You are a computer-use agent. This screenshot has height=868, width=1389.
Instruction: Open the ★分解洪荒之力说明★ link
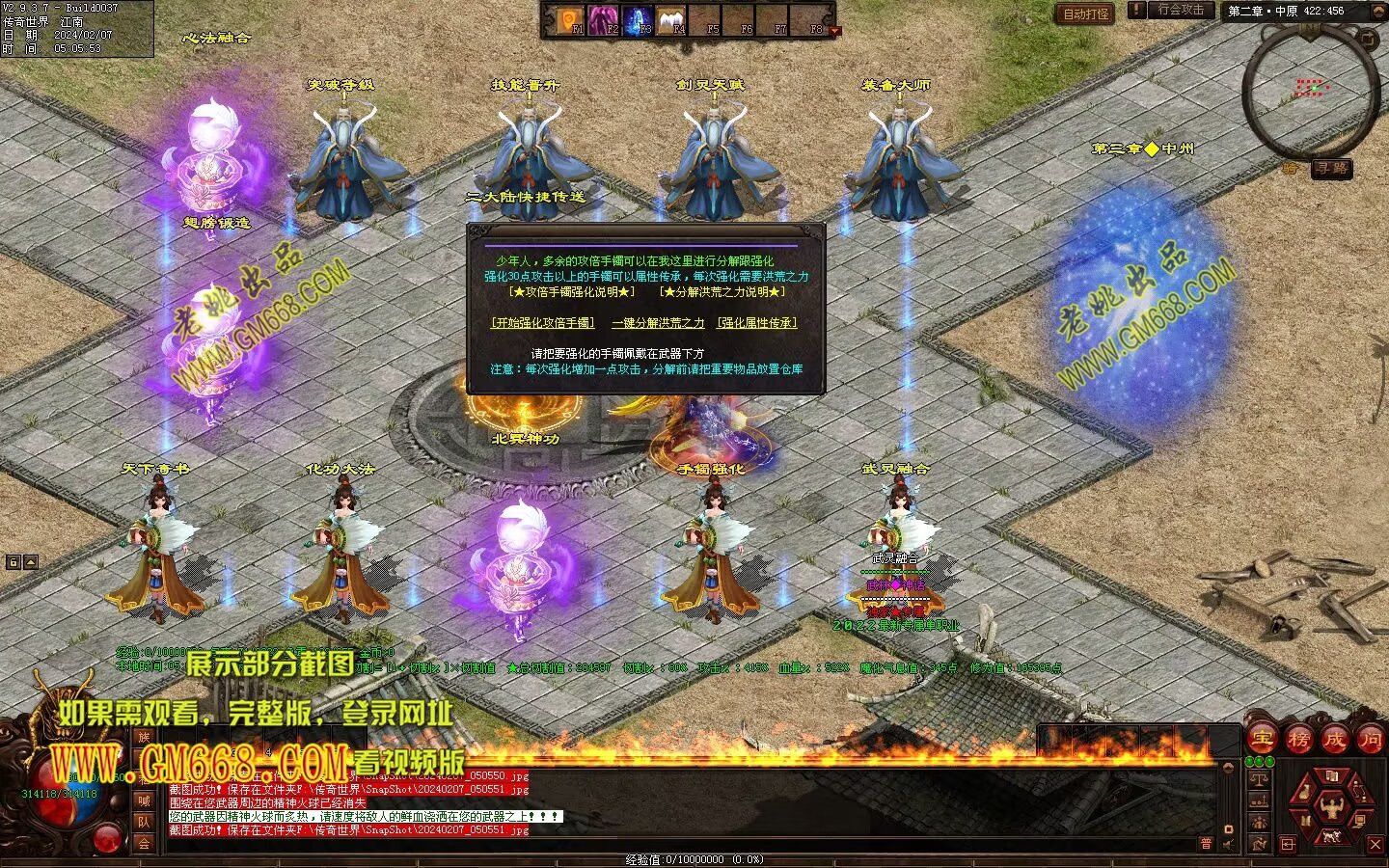722,291
